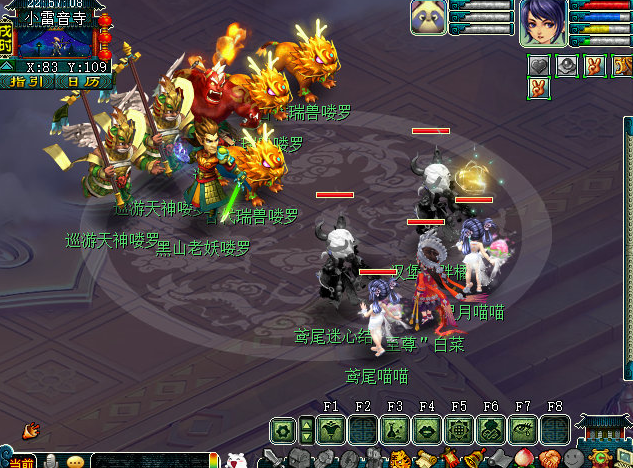This screenshot has width=633, height=468.
Task: Switch hotbar page with the arrow toggle
Action: point(305,430)
